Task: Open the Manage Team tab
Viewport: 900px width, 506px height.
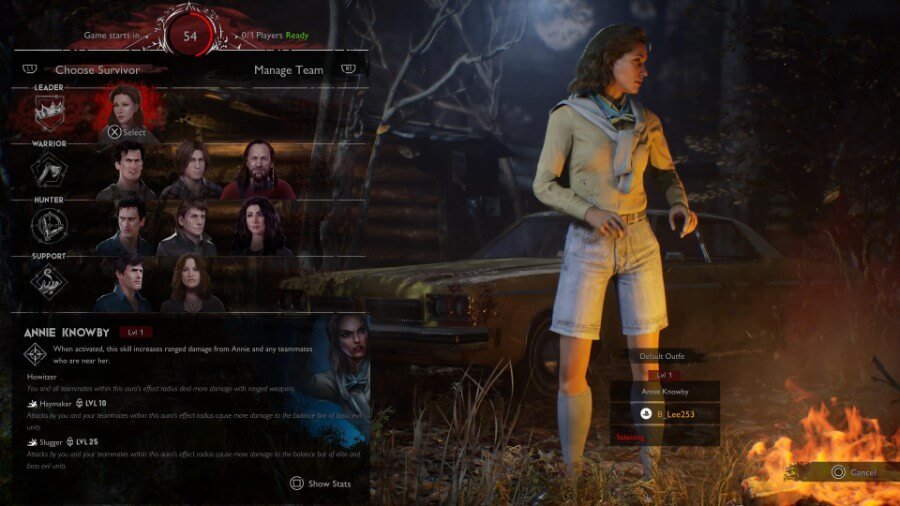Action: [x=288, y=70]
